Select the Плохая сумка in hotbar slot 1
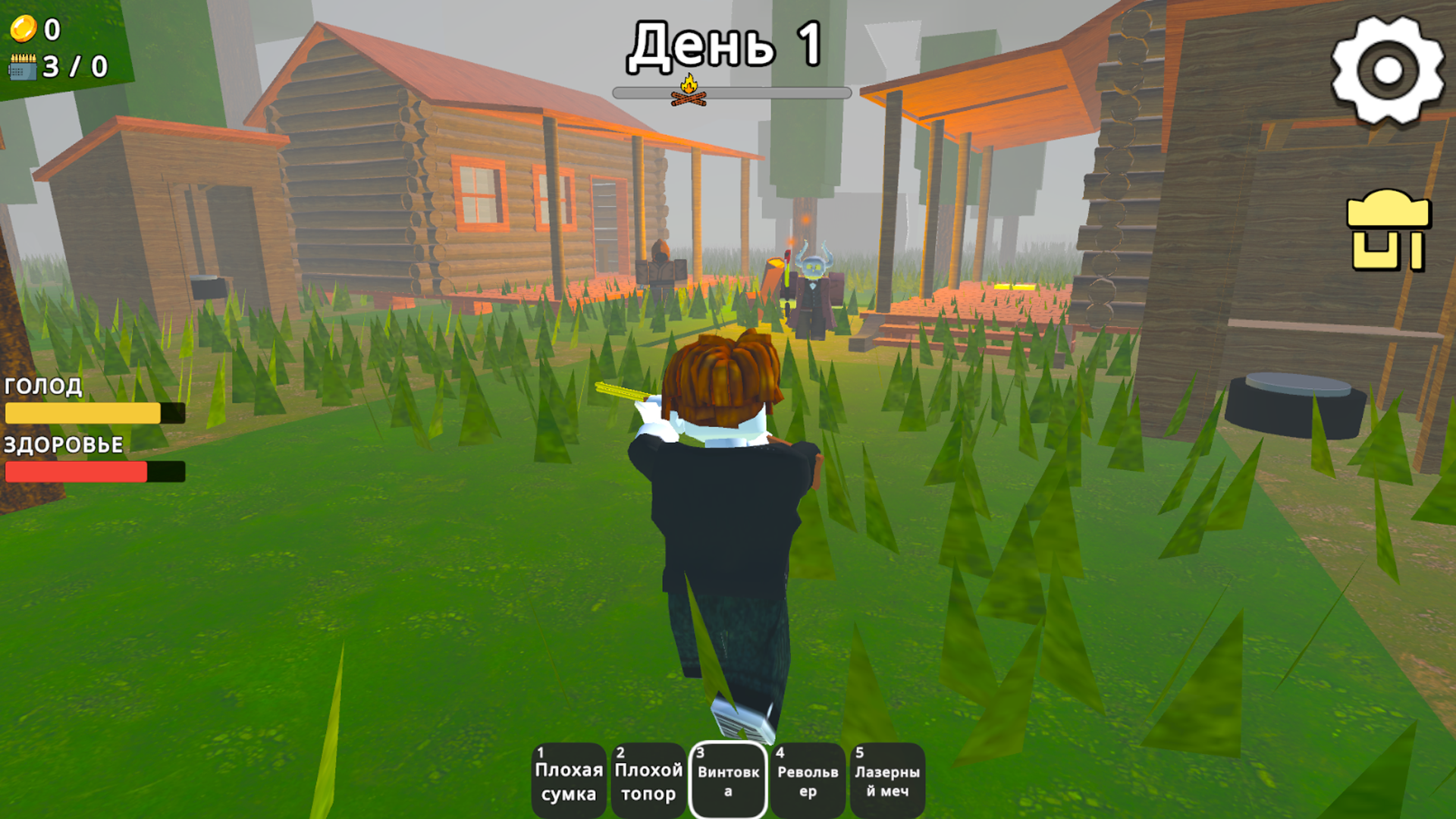This screenshot has height=819, width=1456. pos(568,780)
